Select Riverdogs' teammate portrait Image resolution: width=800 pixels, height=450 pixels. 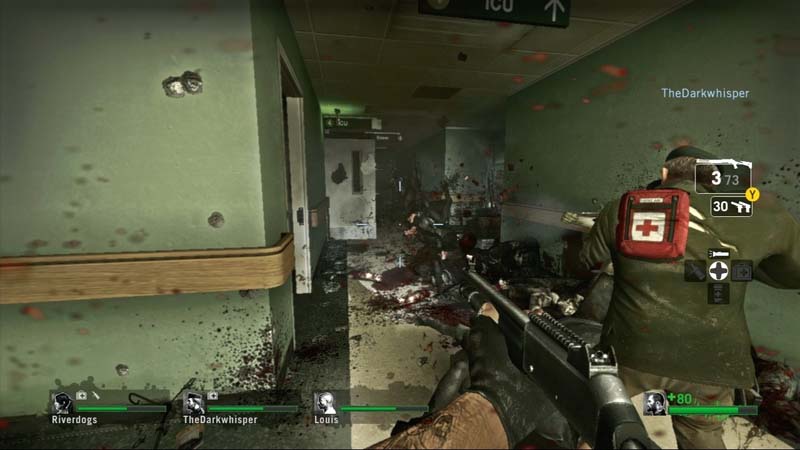tap(62, 404)
